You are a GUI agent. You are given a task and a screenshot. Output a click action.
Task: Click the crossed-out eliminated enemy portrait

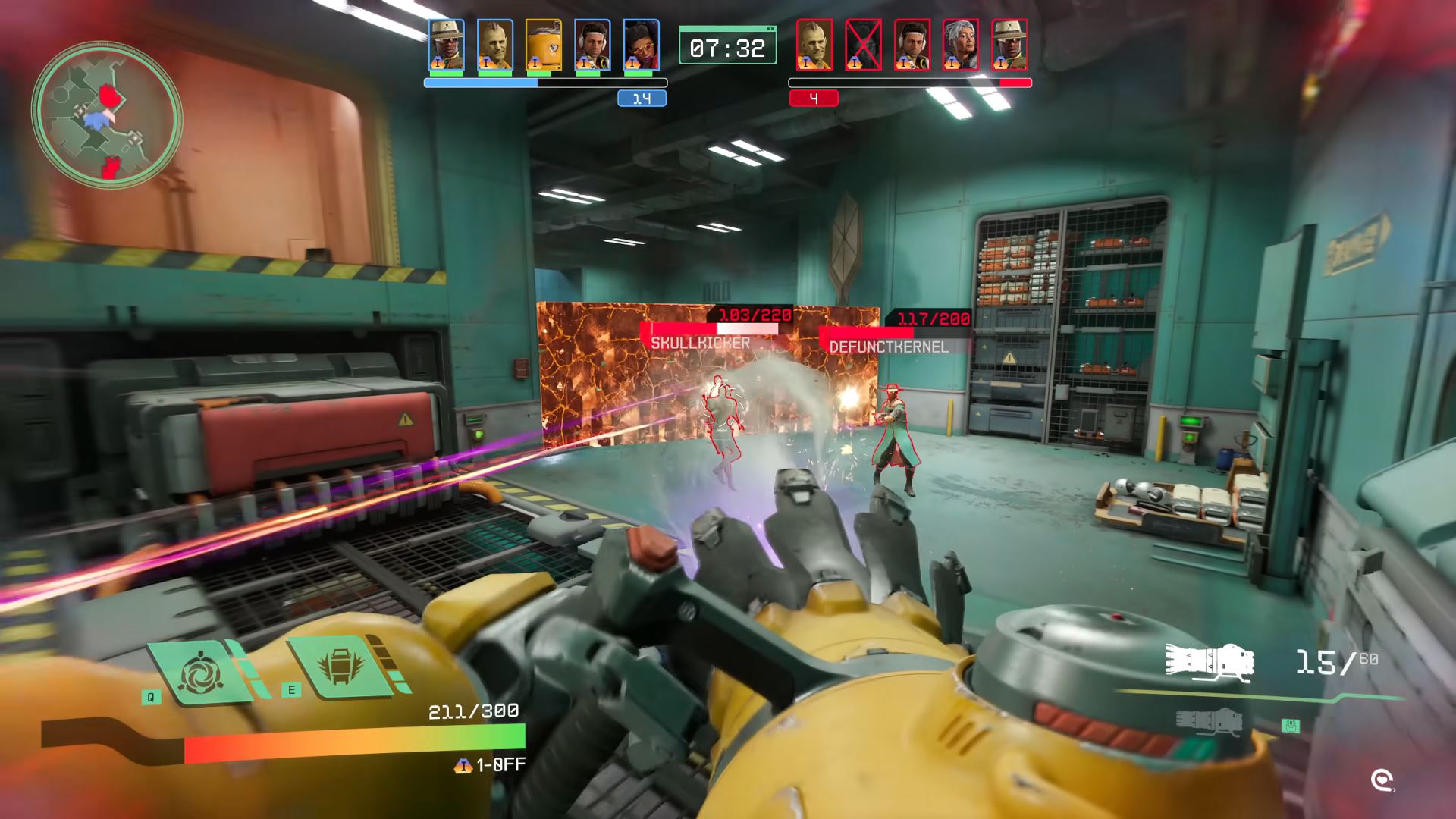point(863,45)
